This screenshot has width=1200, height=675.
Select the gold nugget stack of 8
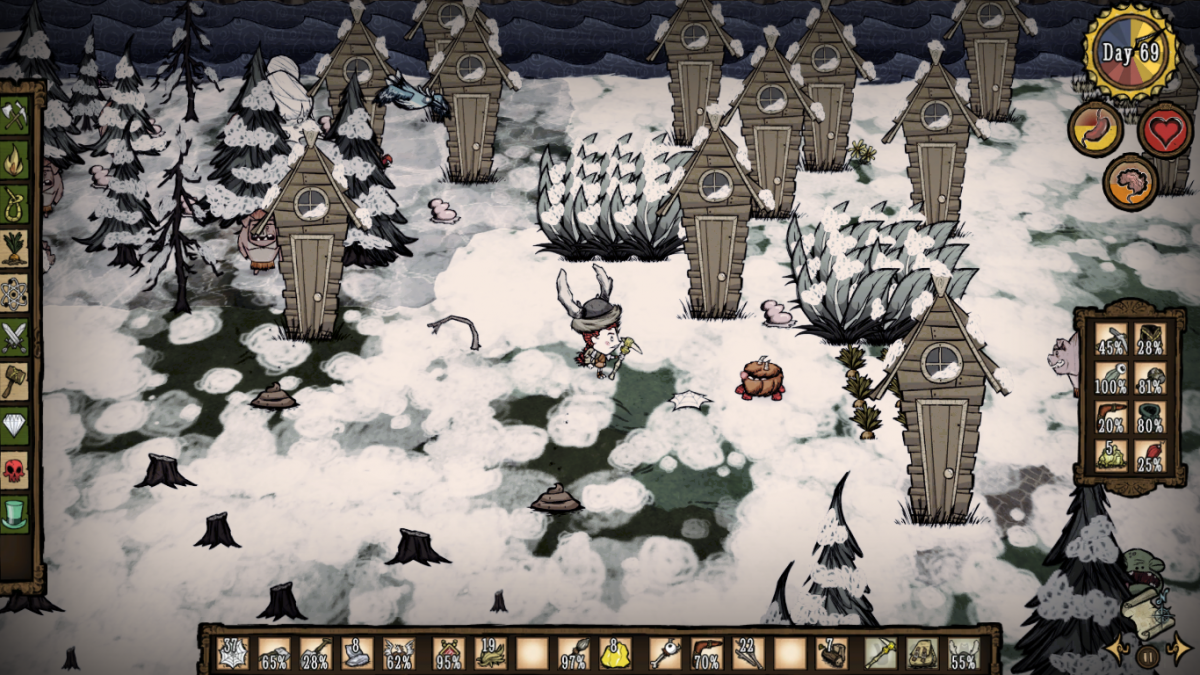point(615,653)
